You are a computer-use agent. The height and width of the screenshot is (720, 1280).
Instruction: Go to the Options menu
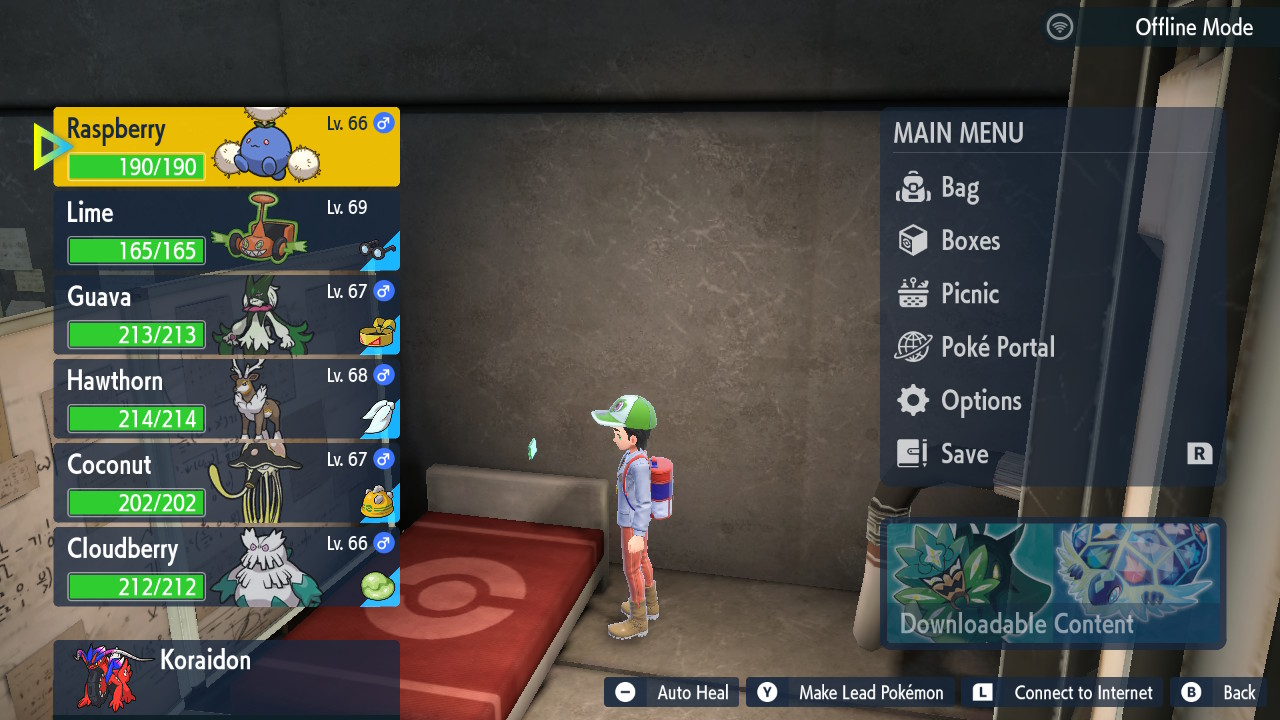tap(979, 401)
